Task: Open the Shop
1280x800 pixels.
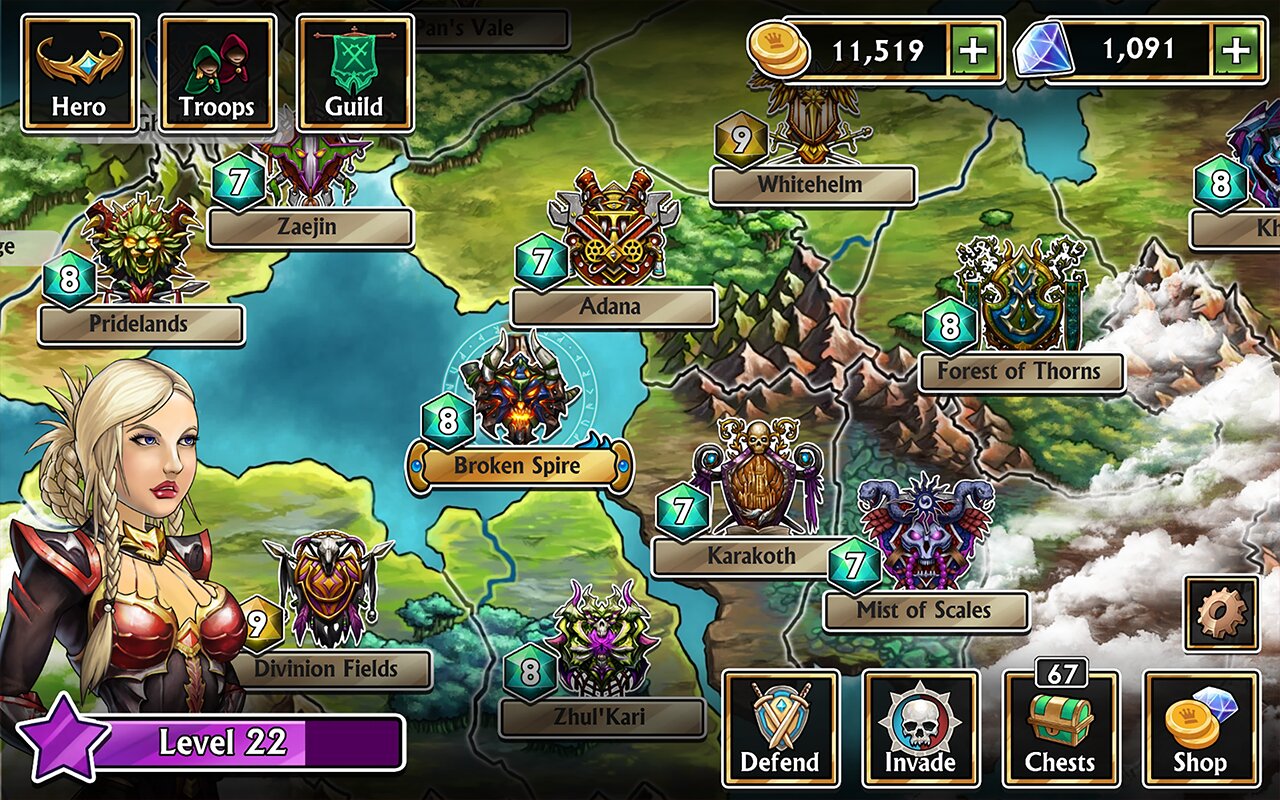Action: click(x=1200, y=728)
